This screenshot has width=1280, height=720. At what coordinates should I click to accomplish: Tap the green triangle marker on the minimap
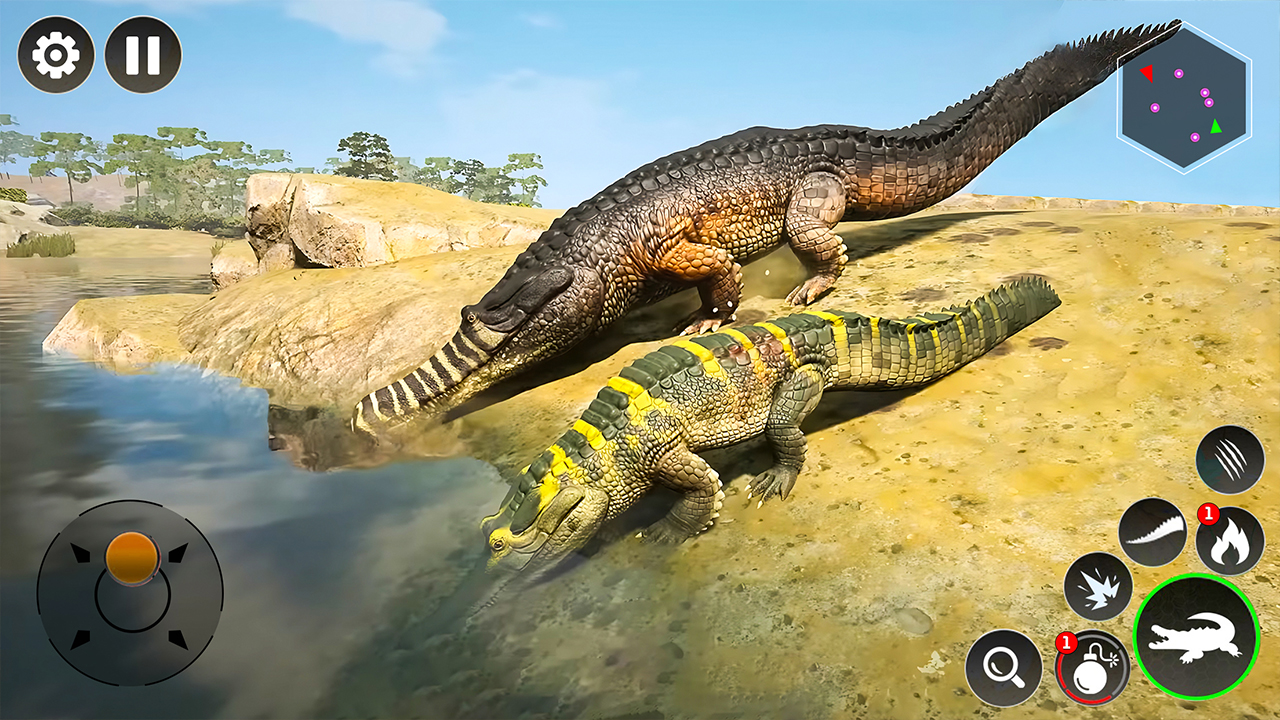click(x=1215, y=127)
